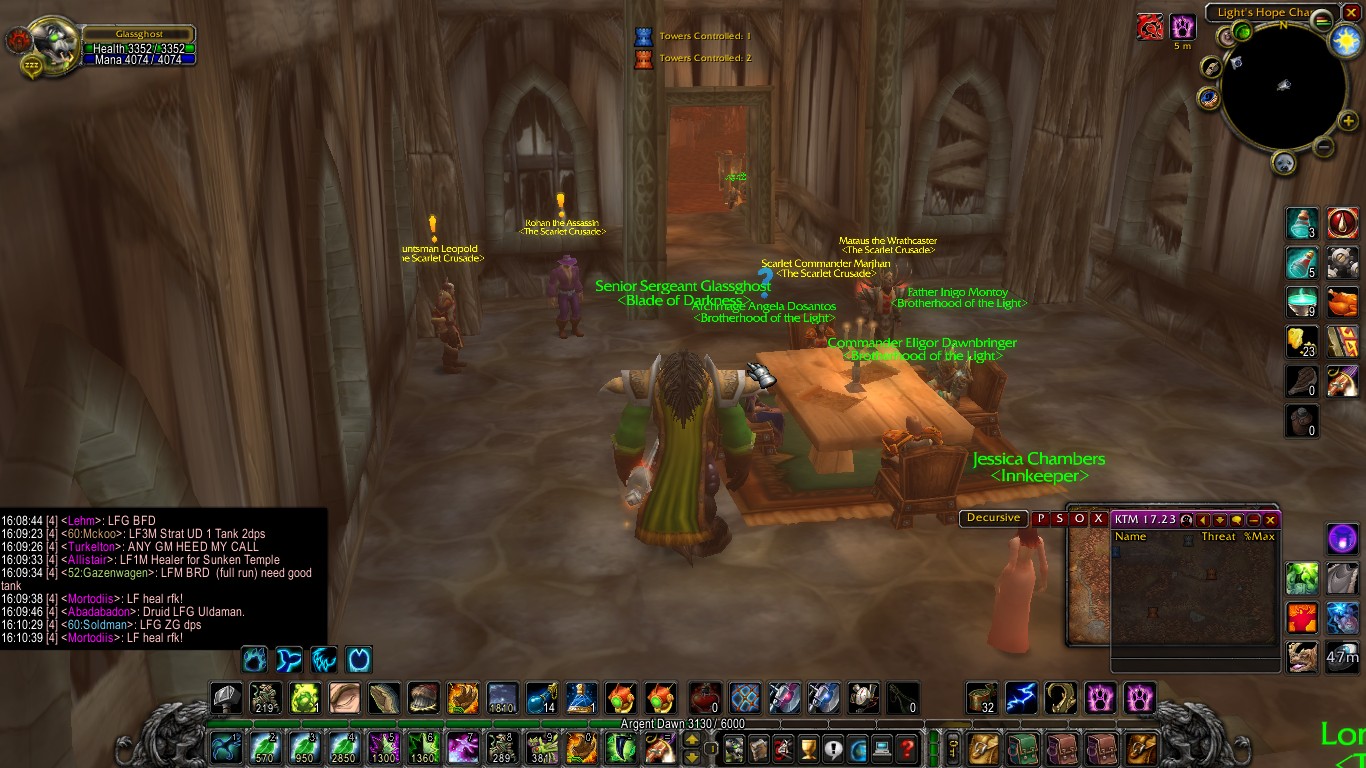The image size is (1366, 768).
Task: Click the O button beside Decursive
Action: point(1080,518)
